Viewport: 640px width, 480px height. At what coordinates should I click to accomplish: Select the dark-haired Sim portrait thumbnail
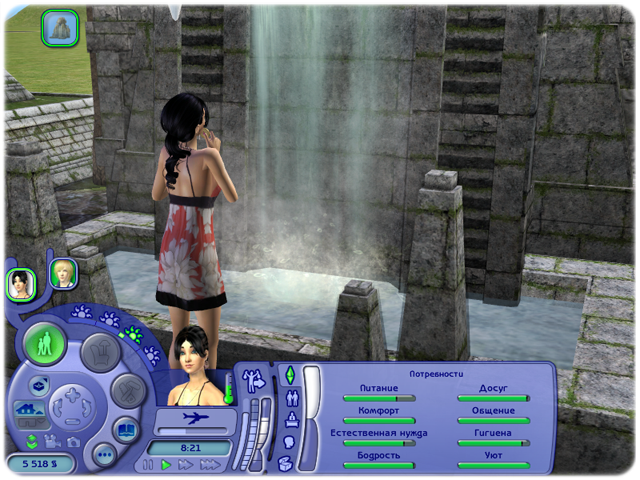[21, 284]
